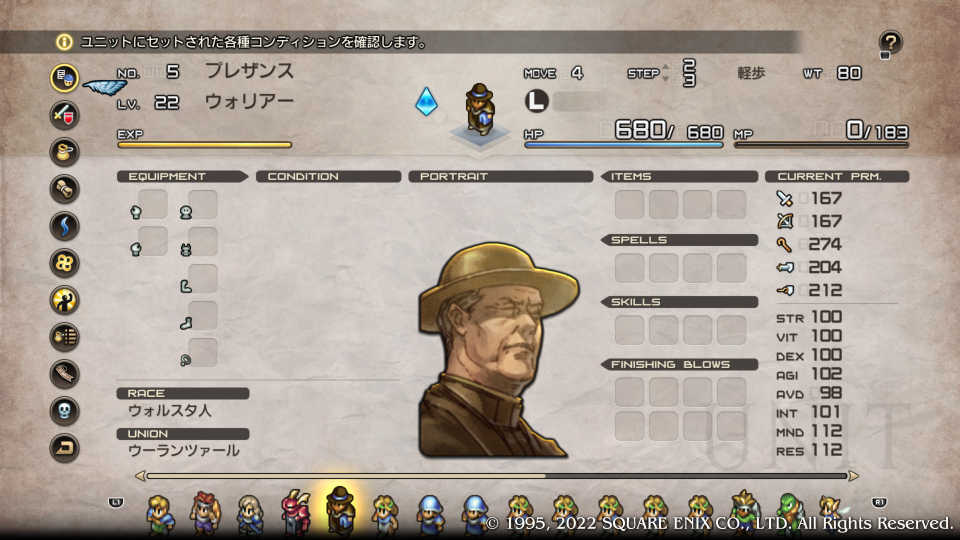Select the blue crystal element icon
Image resolution: width=960 pixels, height=540 pixels.
(427, 101)
